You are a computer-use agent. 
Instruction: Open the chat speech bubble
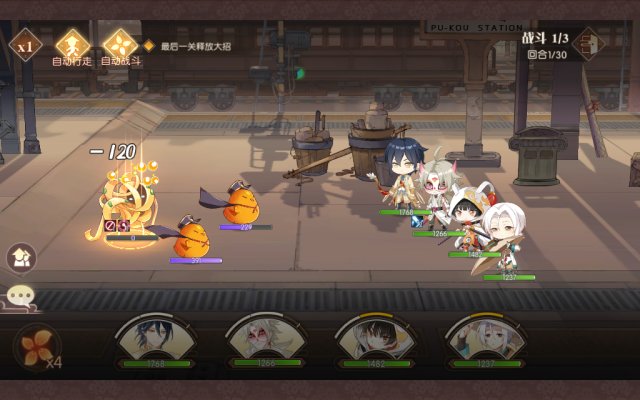(x=20, y=295)
